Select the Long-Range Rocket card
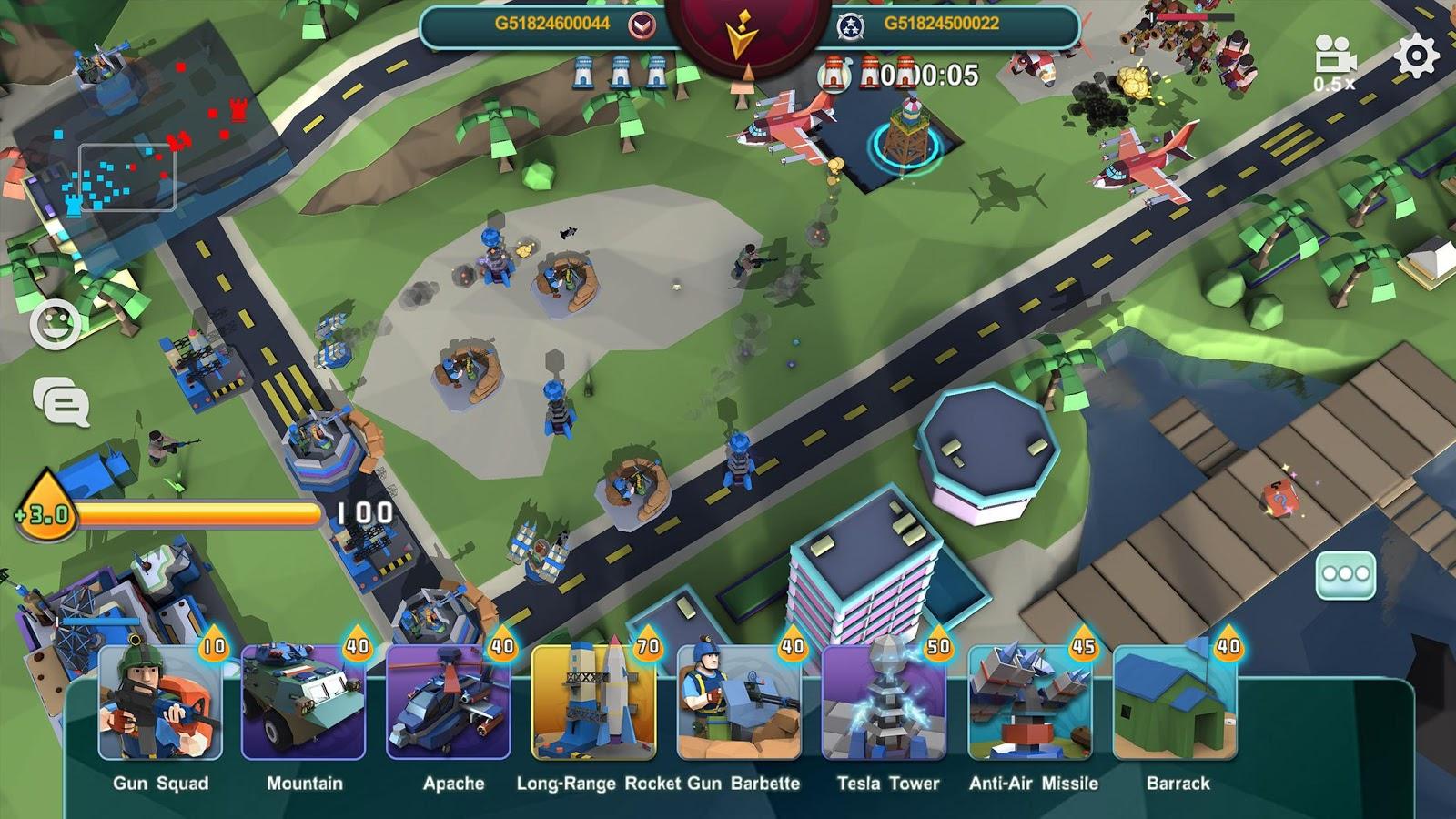Viewport: 1456px width, 819px height. (594, 703)
